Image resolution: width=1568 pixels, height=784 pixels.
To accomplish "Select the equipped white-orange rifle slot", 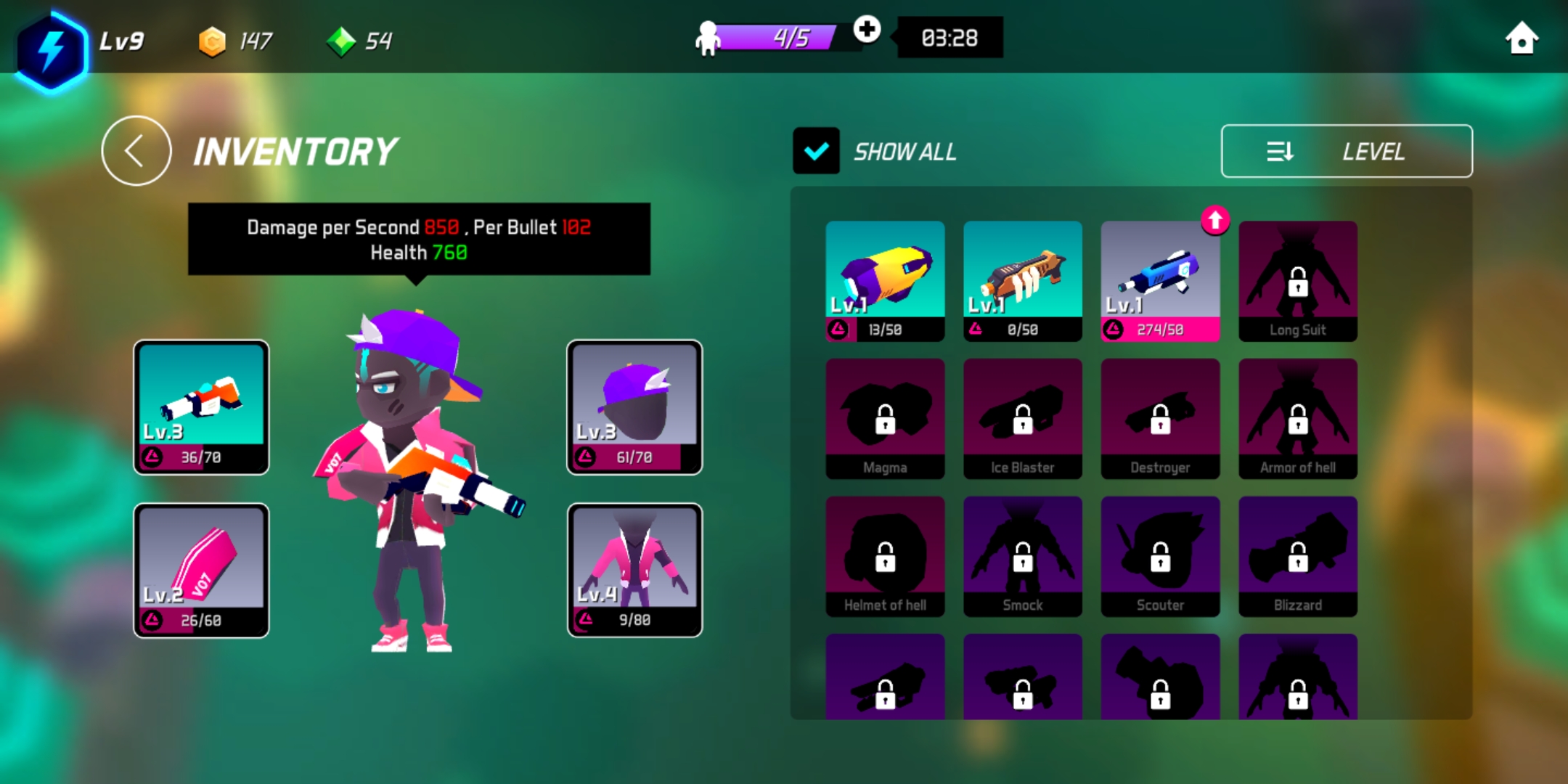I will tap(201, 407).
